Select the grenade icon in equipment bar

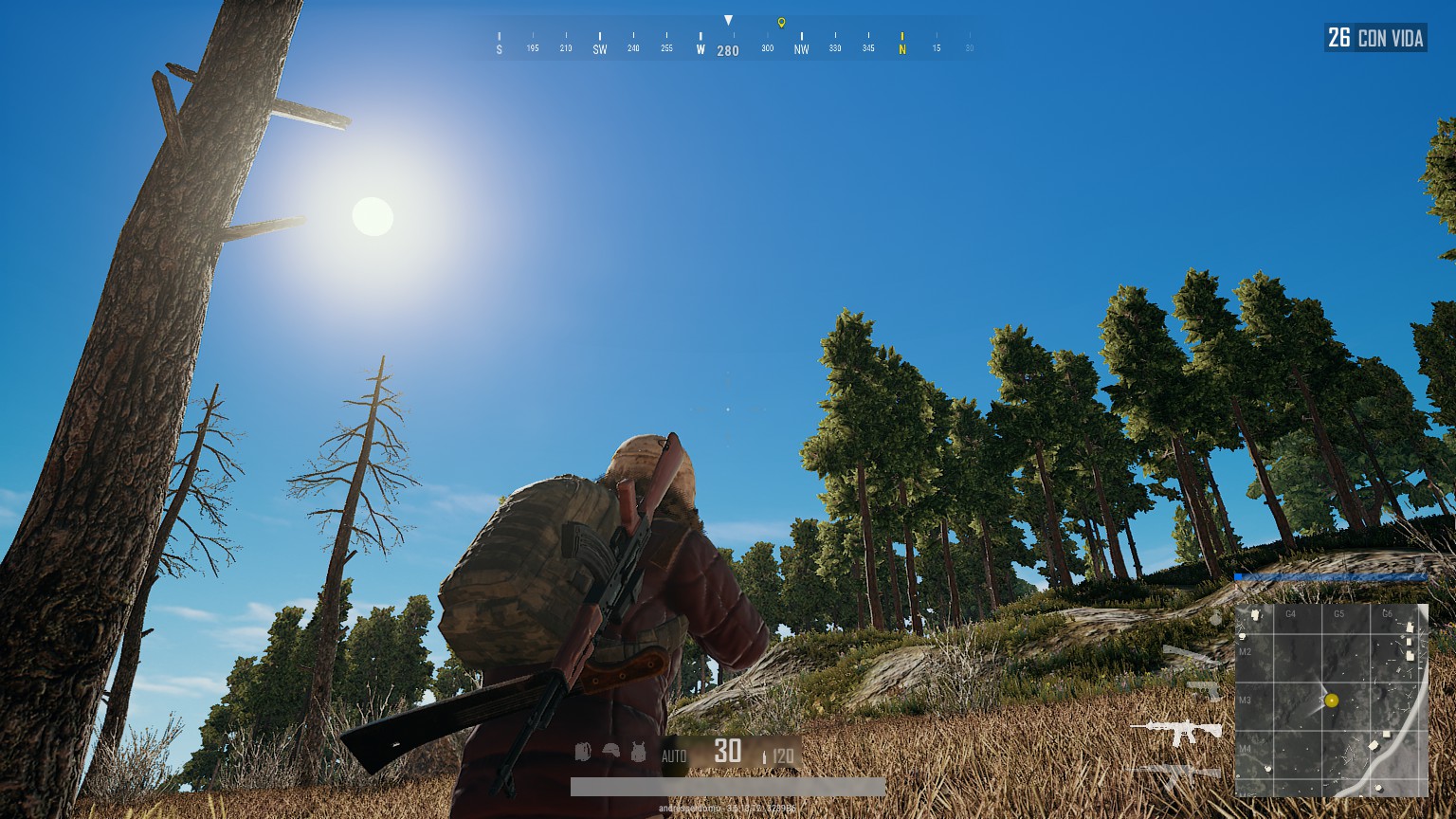[x=581, y=752]
